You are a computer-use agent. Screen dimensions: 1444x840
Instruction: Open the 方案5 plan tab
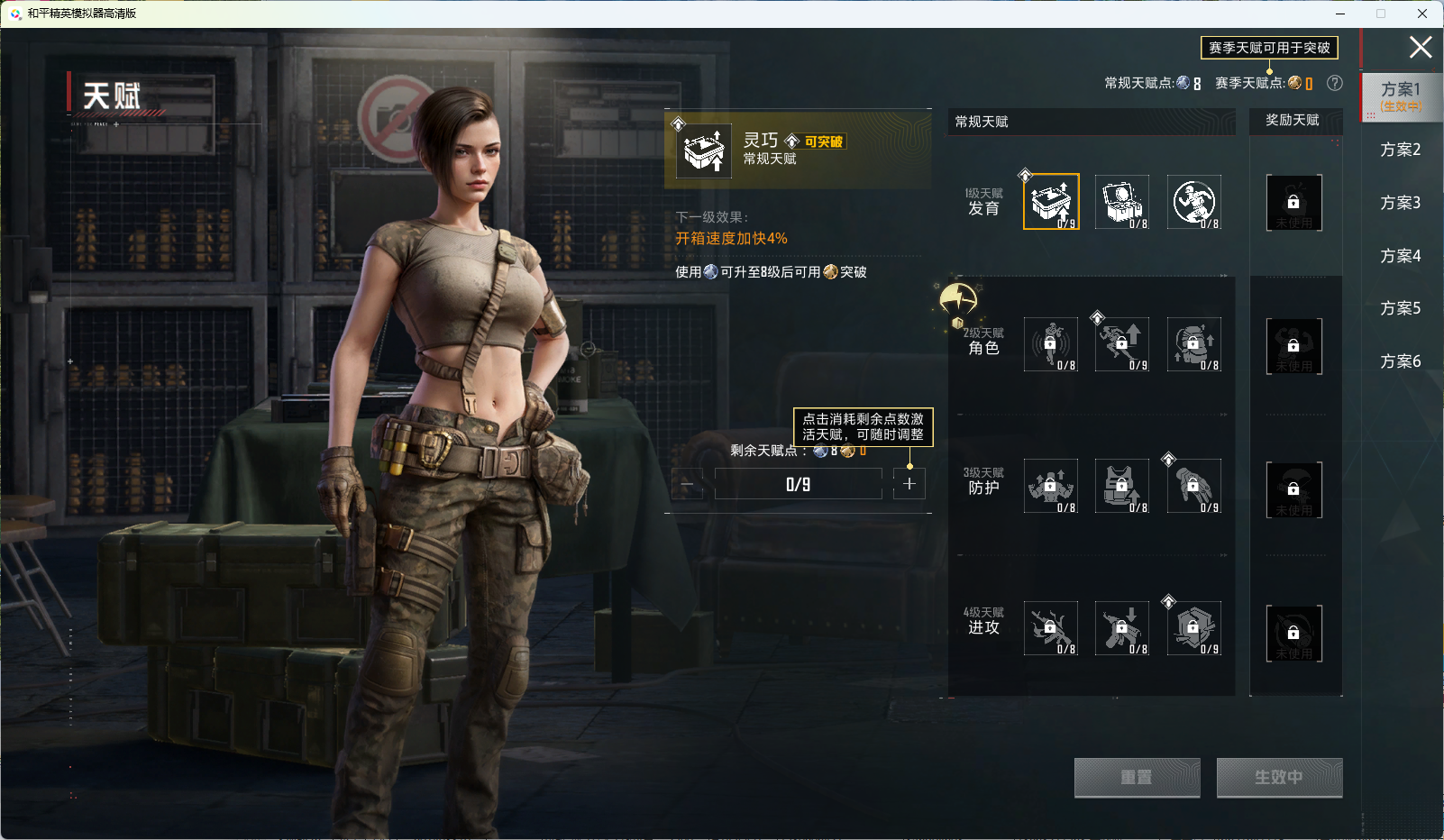(1400, 308)
